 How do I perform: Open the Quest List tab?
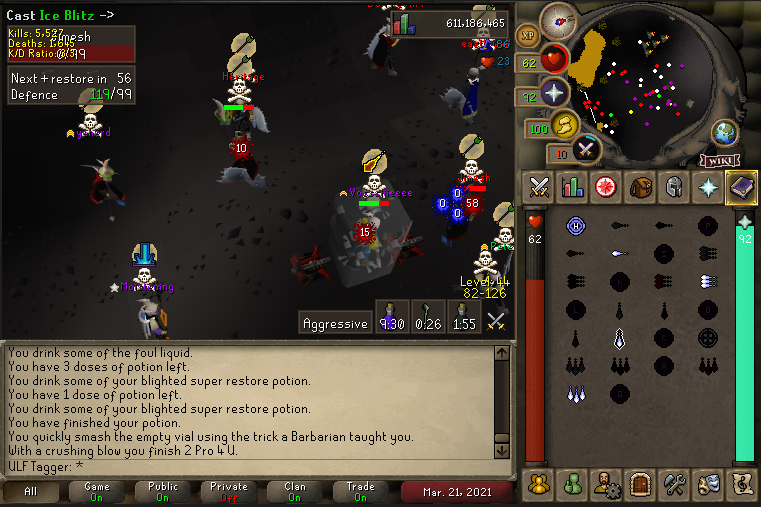(606, 186)
